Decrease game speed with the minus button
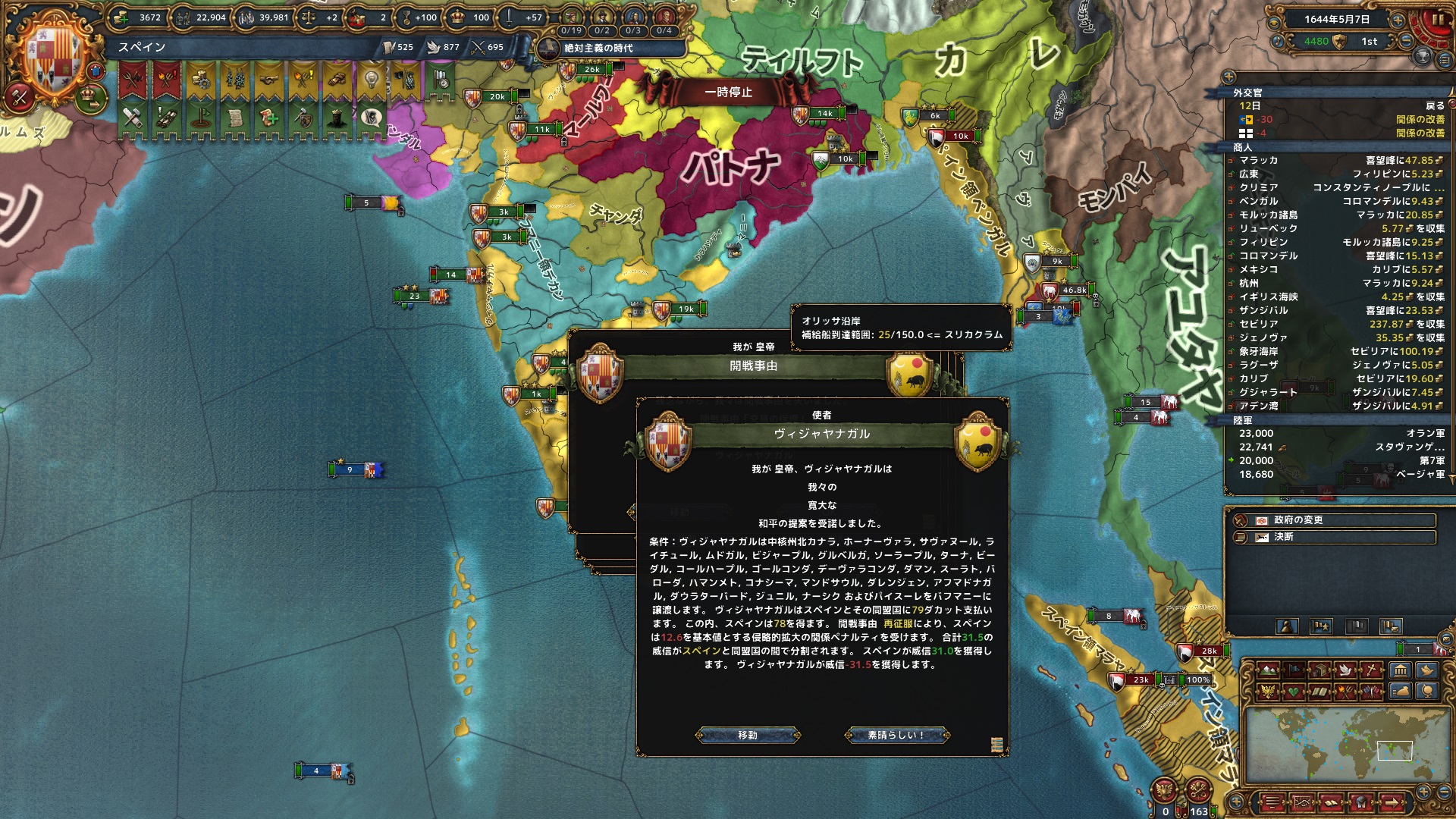This screenshot has height=819, width=1456. pyautogui.click(x=1407, y=42)
